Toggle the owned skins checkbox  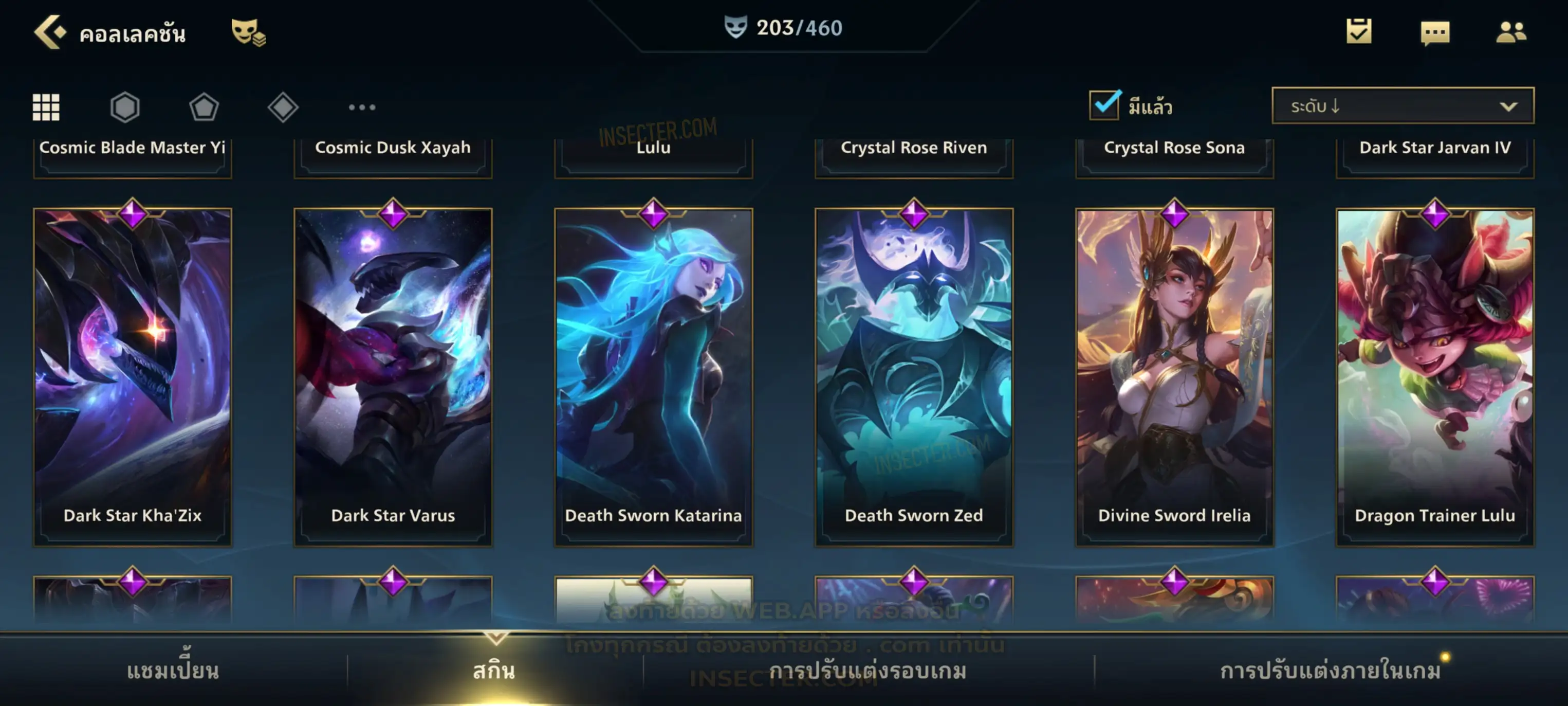click(1104, 105)
